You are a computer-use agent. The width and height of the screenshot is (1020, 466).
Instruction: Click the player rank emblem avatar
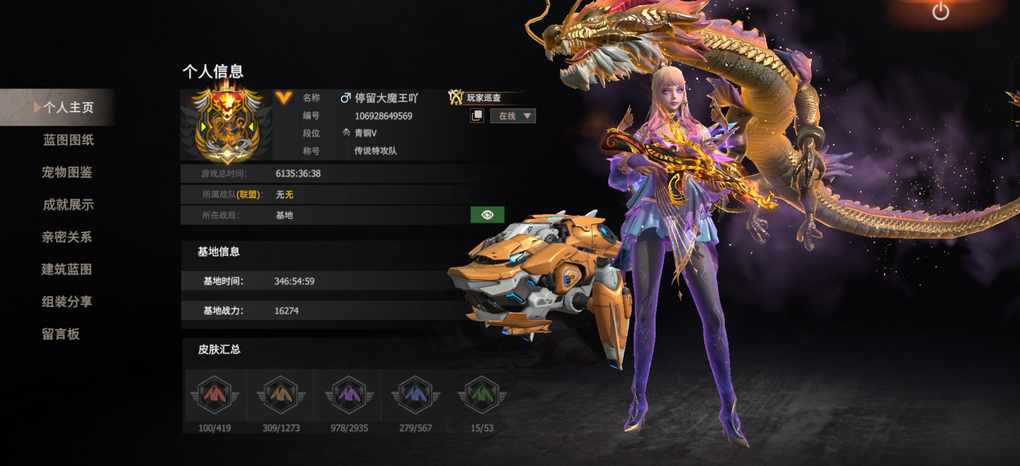(226, 126)
